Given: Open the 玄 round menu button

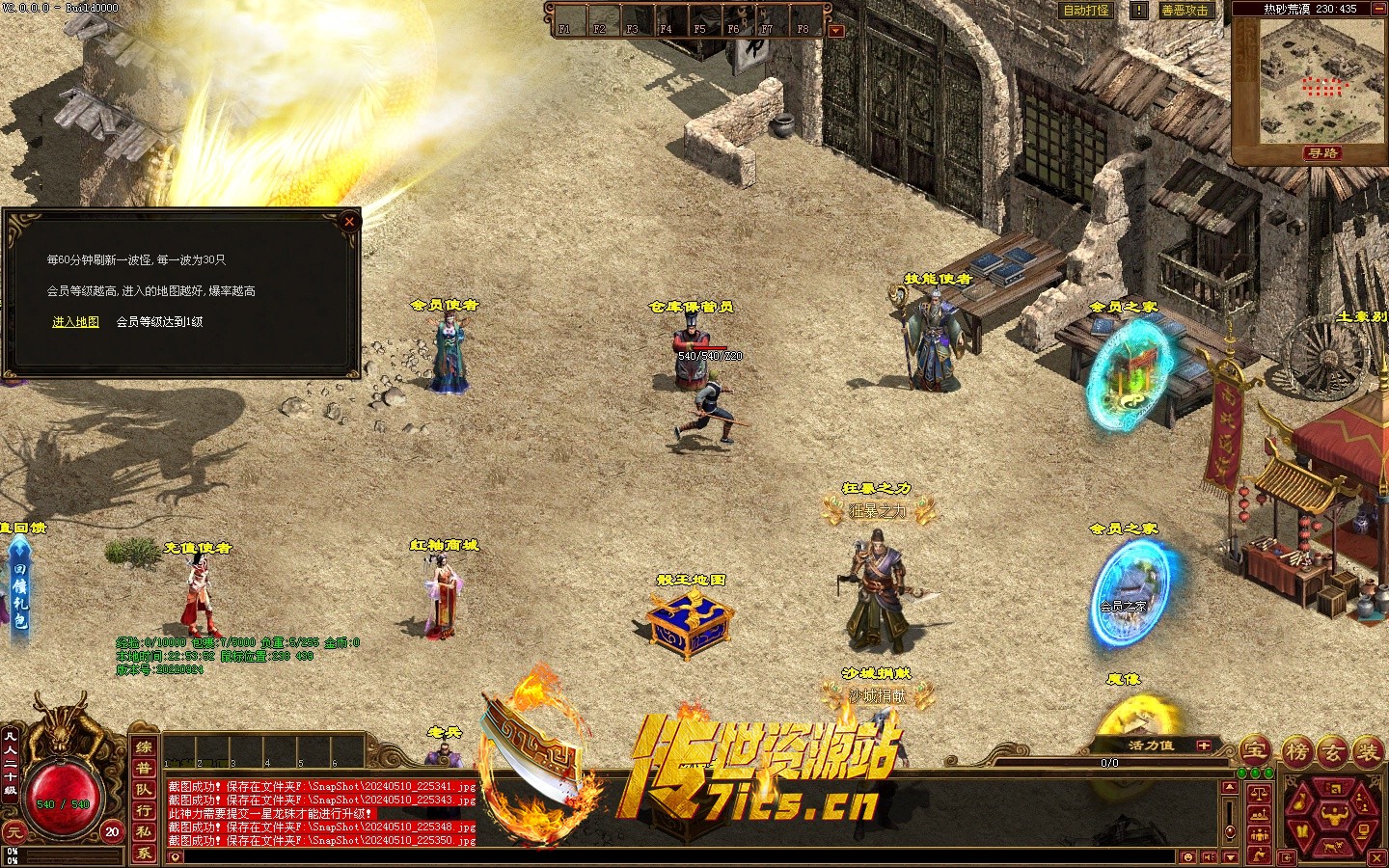Looking at the screenshot, I should click(1332, 750).
